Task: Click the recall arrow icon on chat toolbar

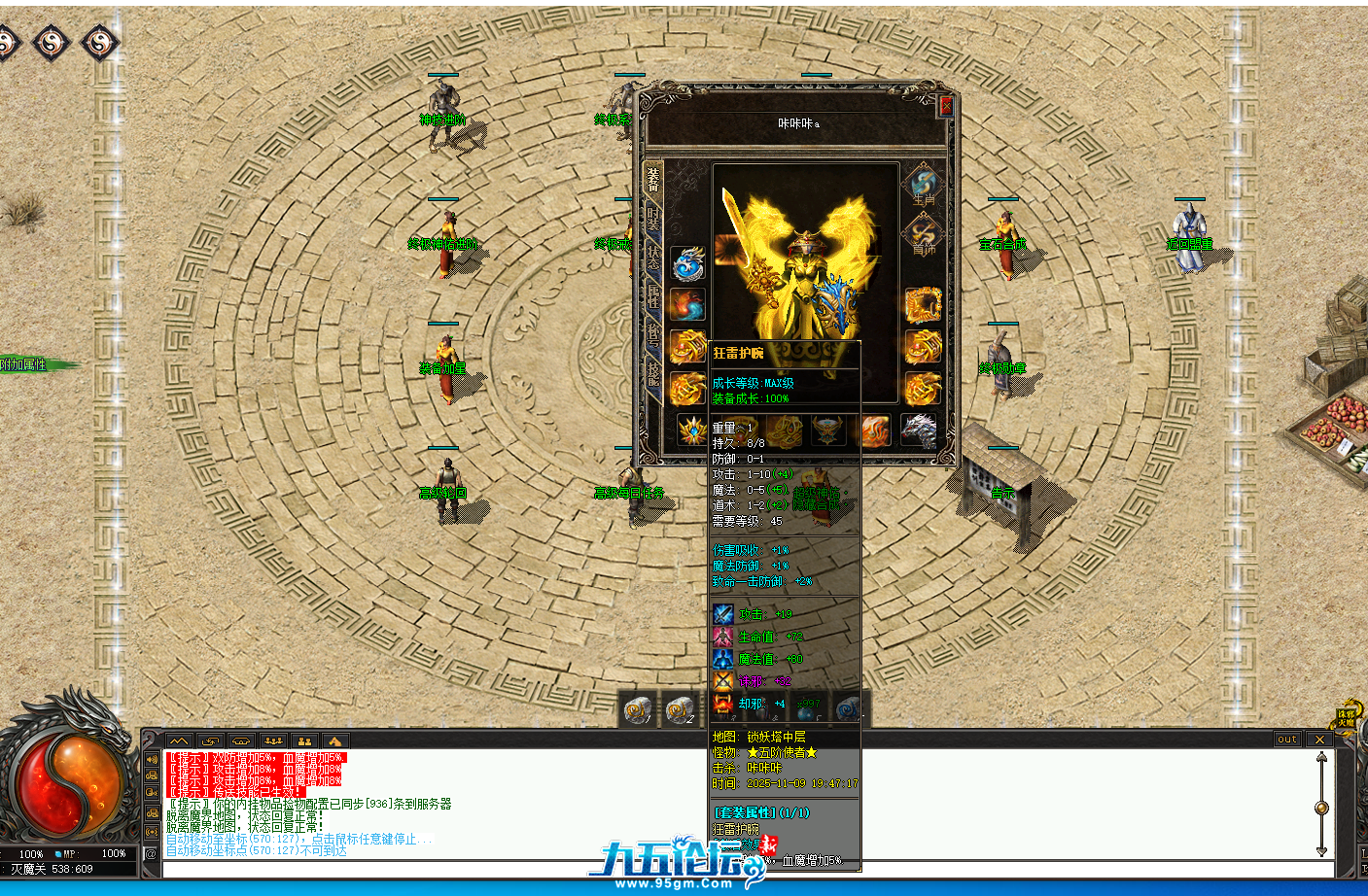Action: (211, 741)
